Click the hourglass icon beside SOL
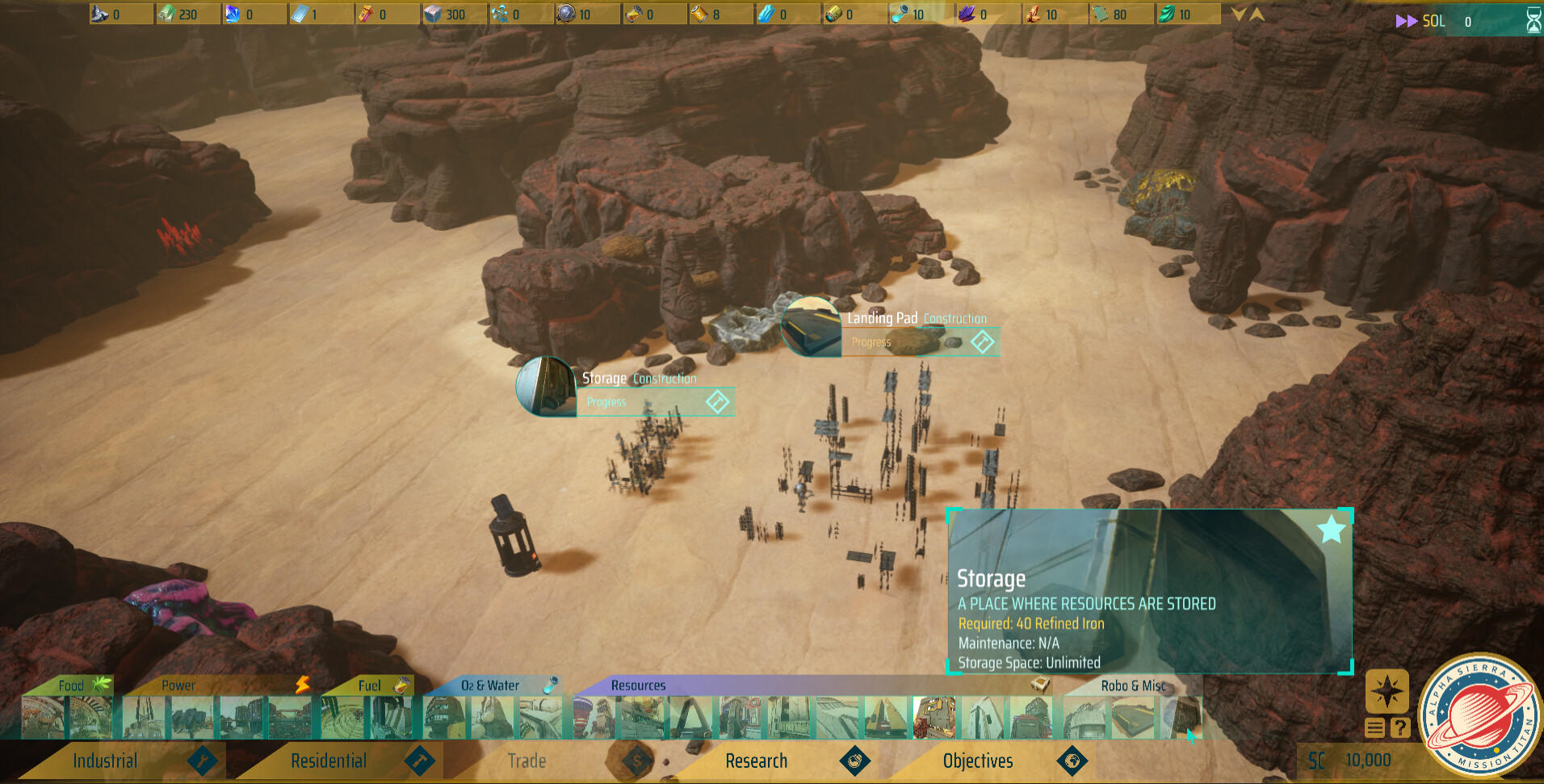1544x784 pixels. click(x=1534, y=21)
